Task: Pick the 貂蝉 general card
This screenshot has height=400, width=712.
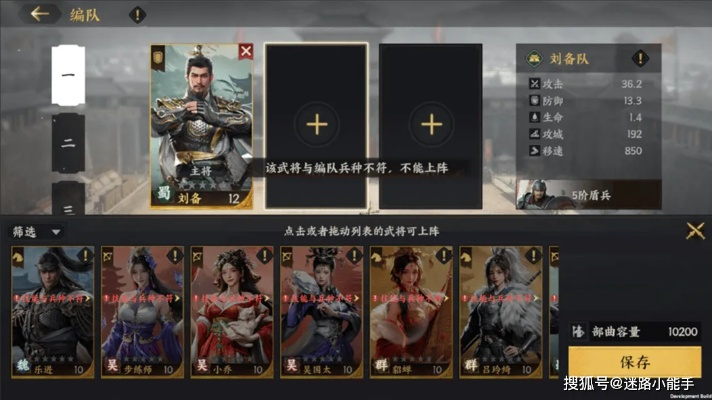Action: click(x=411, y=312)
